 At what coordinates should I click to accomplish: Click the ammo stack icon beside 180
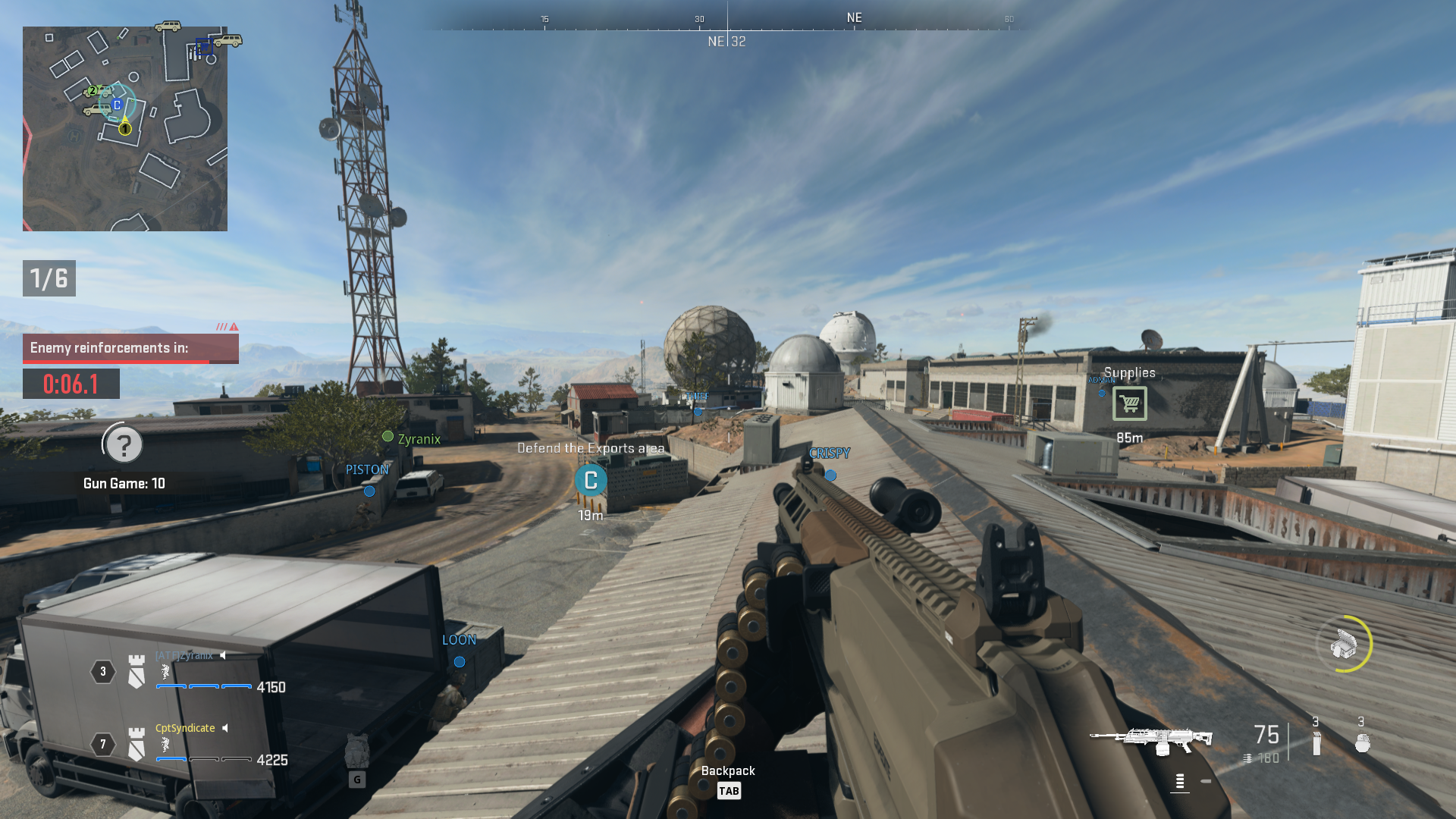[1248, 756]
